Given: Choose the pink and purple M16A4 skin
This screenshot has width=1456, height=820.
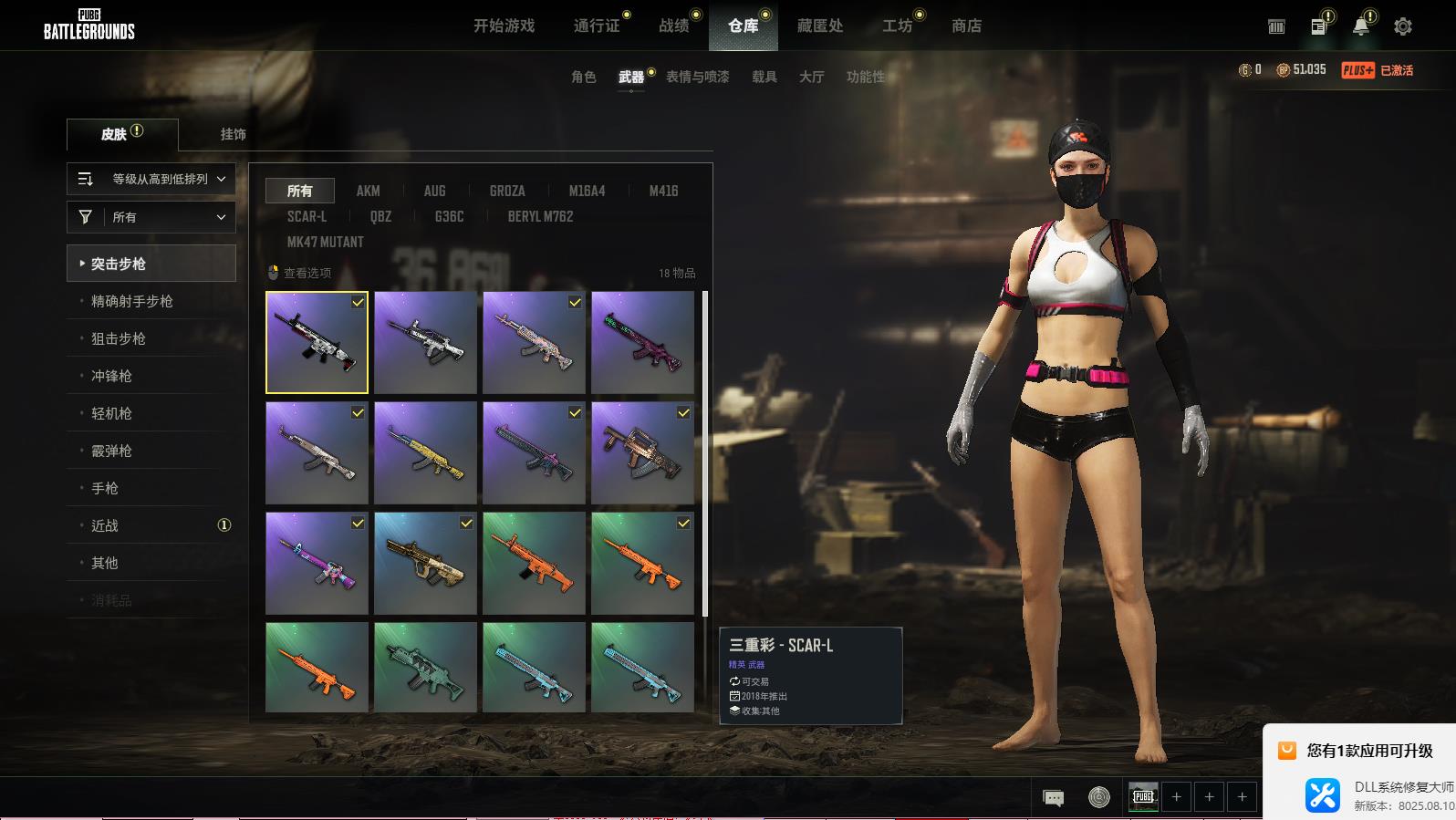Looking at the screenshot, I should (x=317, y=563).
